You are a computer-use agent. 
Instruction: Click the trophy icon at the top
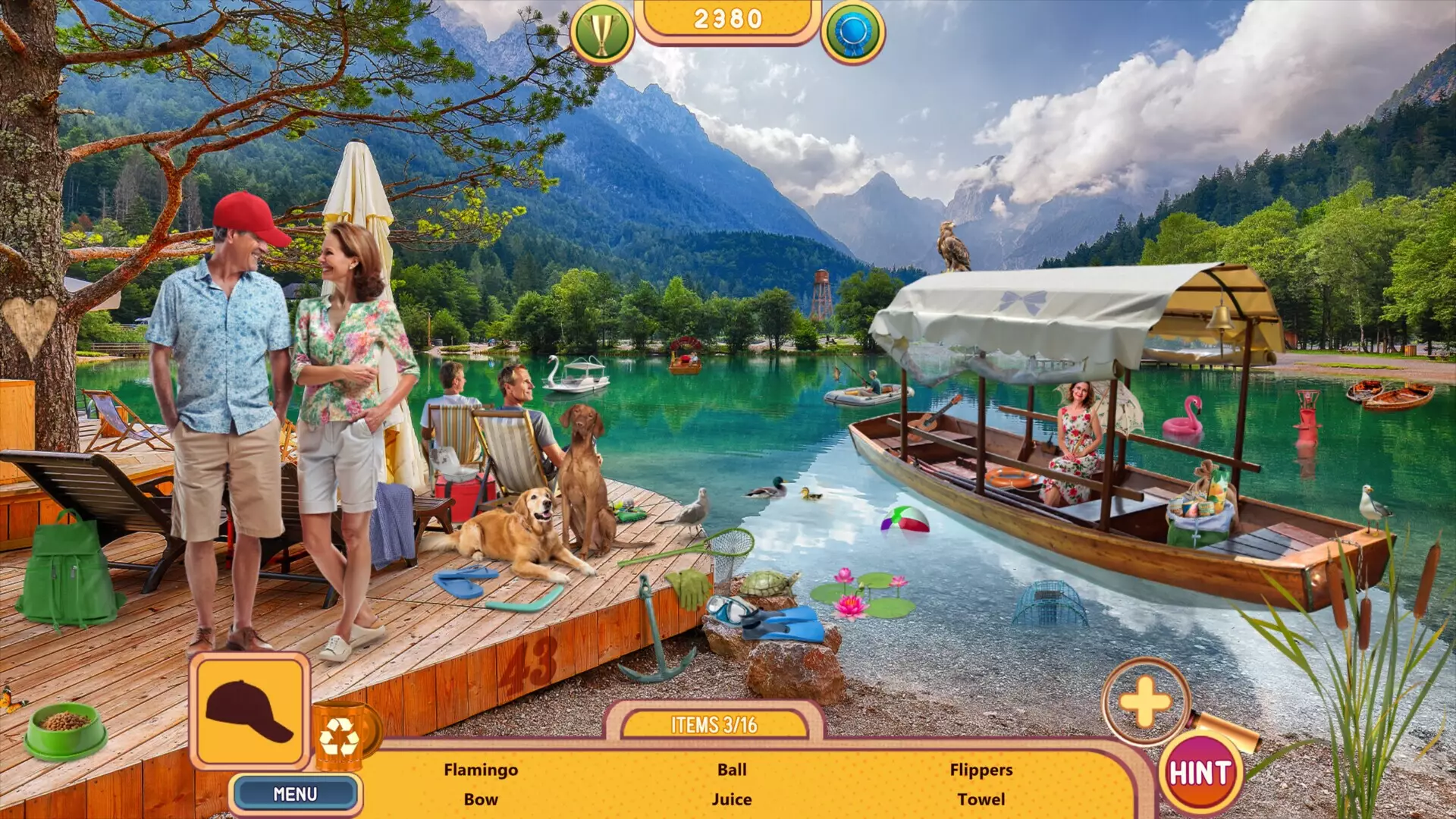601,27
